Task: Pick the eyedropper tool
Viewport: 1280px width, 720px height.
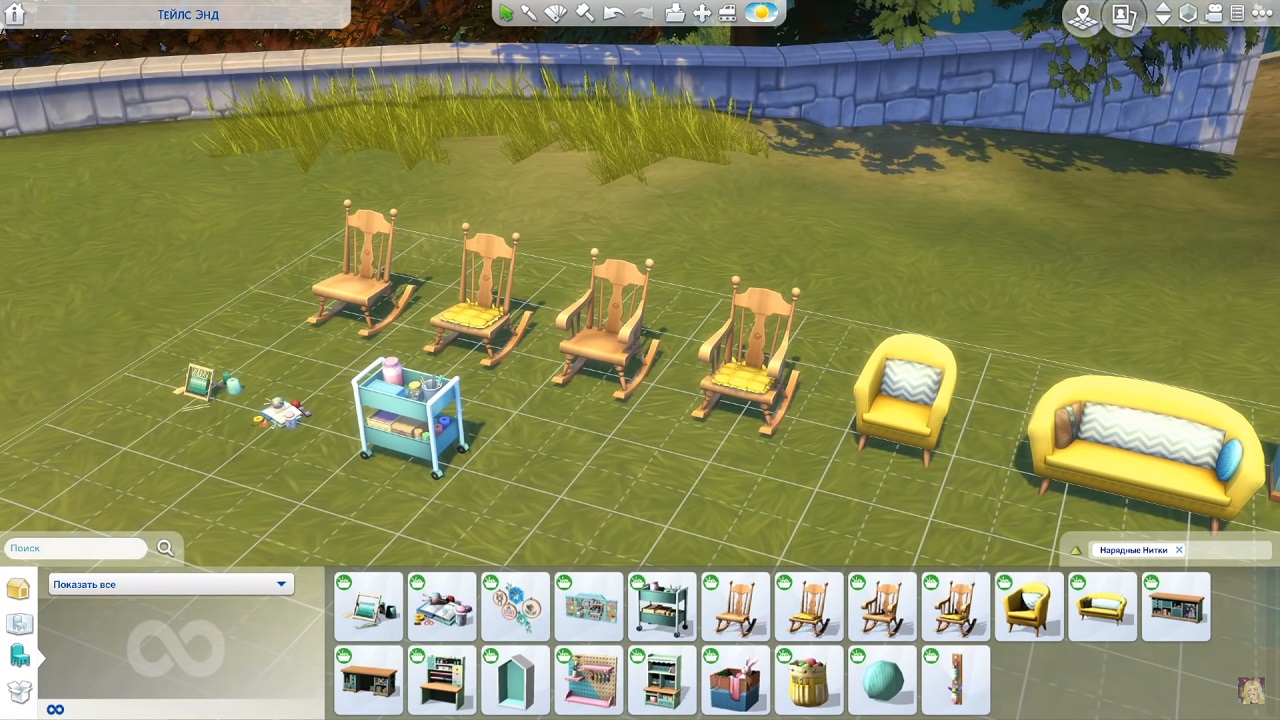Action: pyautogui.click(x=529, y=13)
